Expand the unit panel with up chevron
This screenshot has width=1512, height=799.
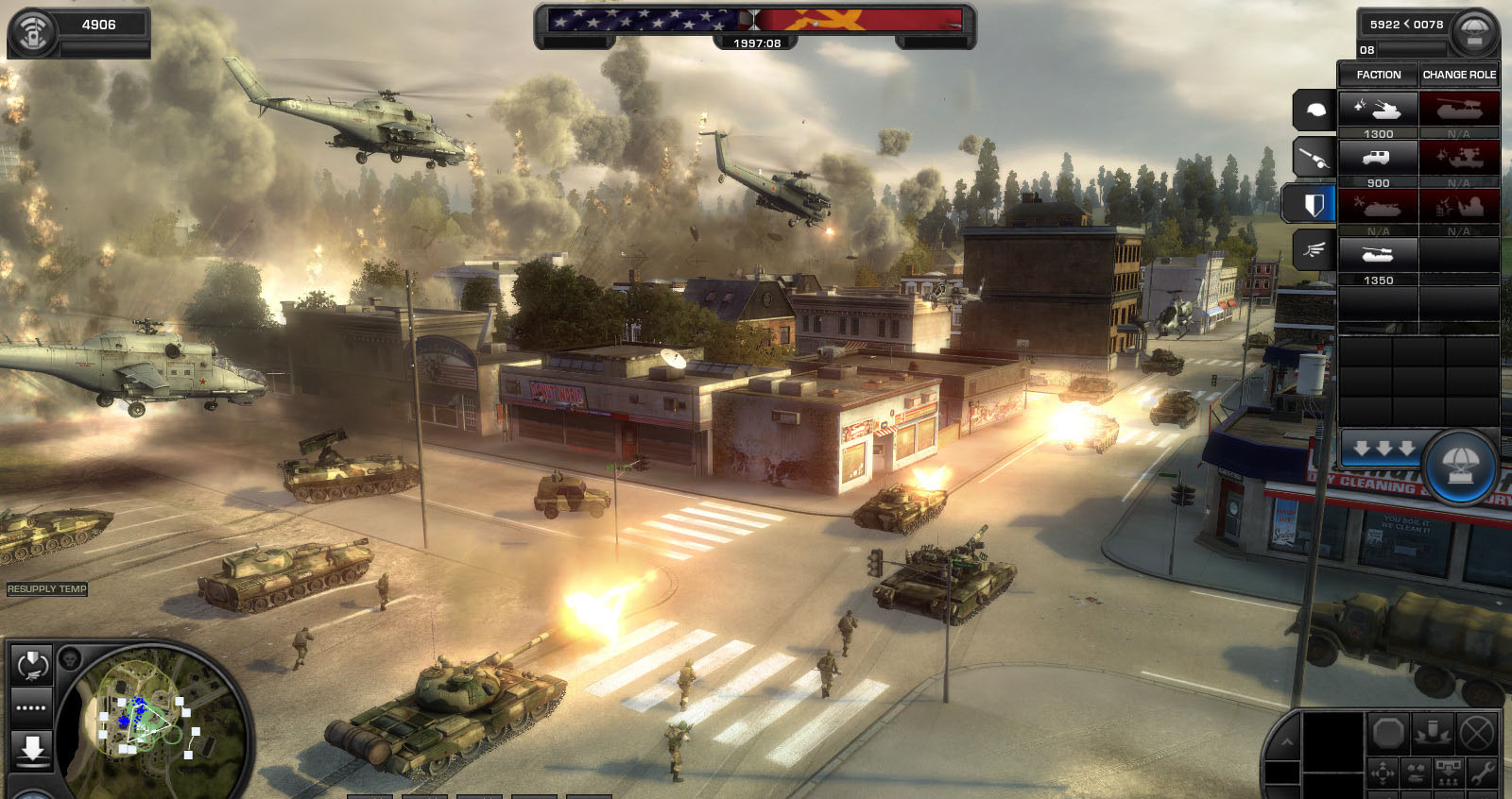coord(1286,741)
